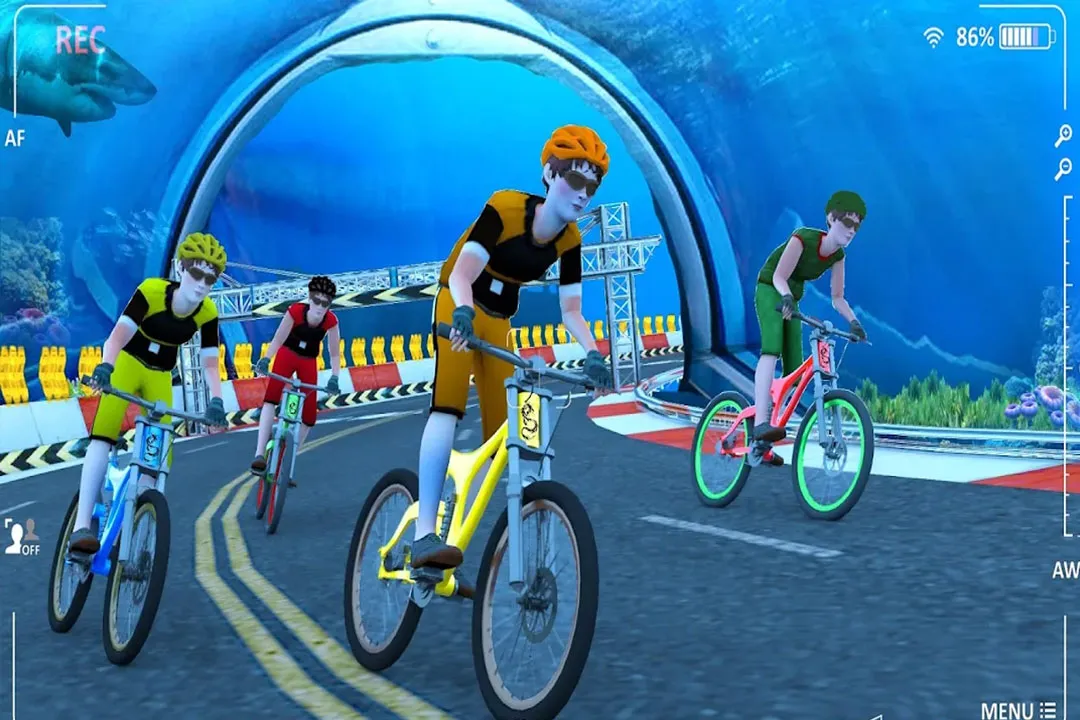Zoom in with the plus magnifier
This screenshot has width=1080, height=720.
coord(1063,137)
